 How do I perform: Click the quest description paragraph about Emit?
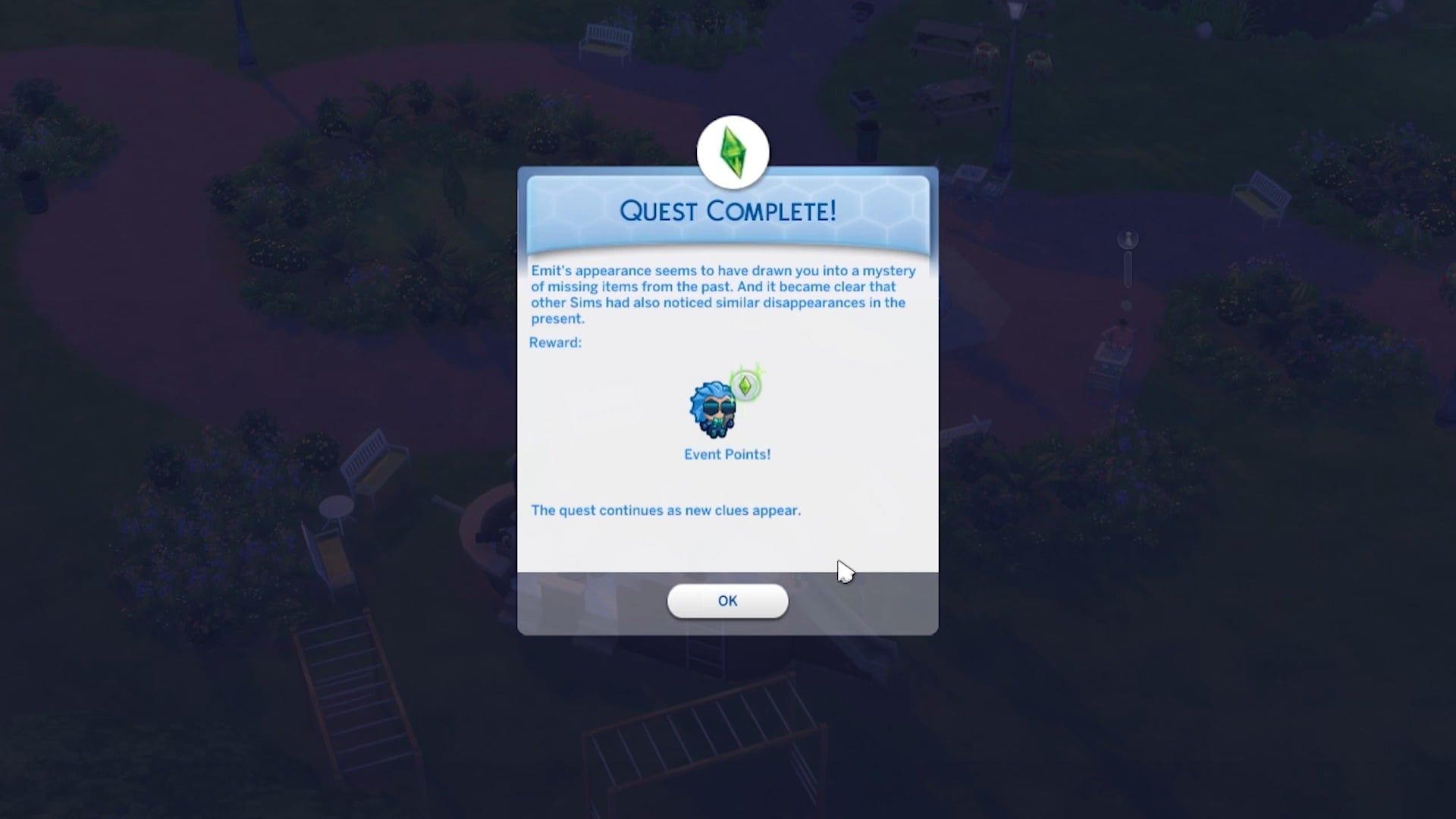[723, 294]
